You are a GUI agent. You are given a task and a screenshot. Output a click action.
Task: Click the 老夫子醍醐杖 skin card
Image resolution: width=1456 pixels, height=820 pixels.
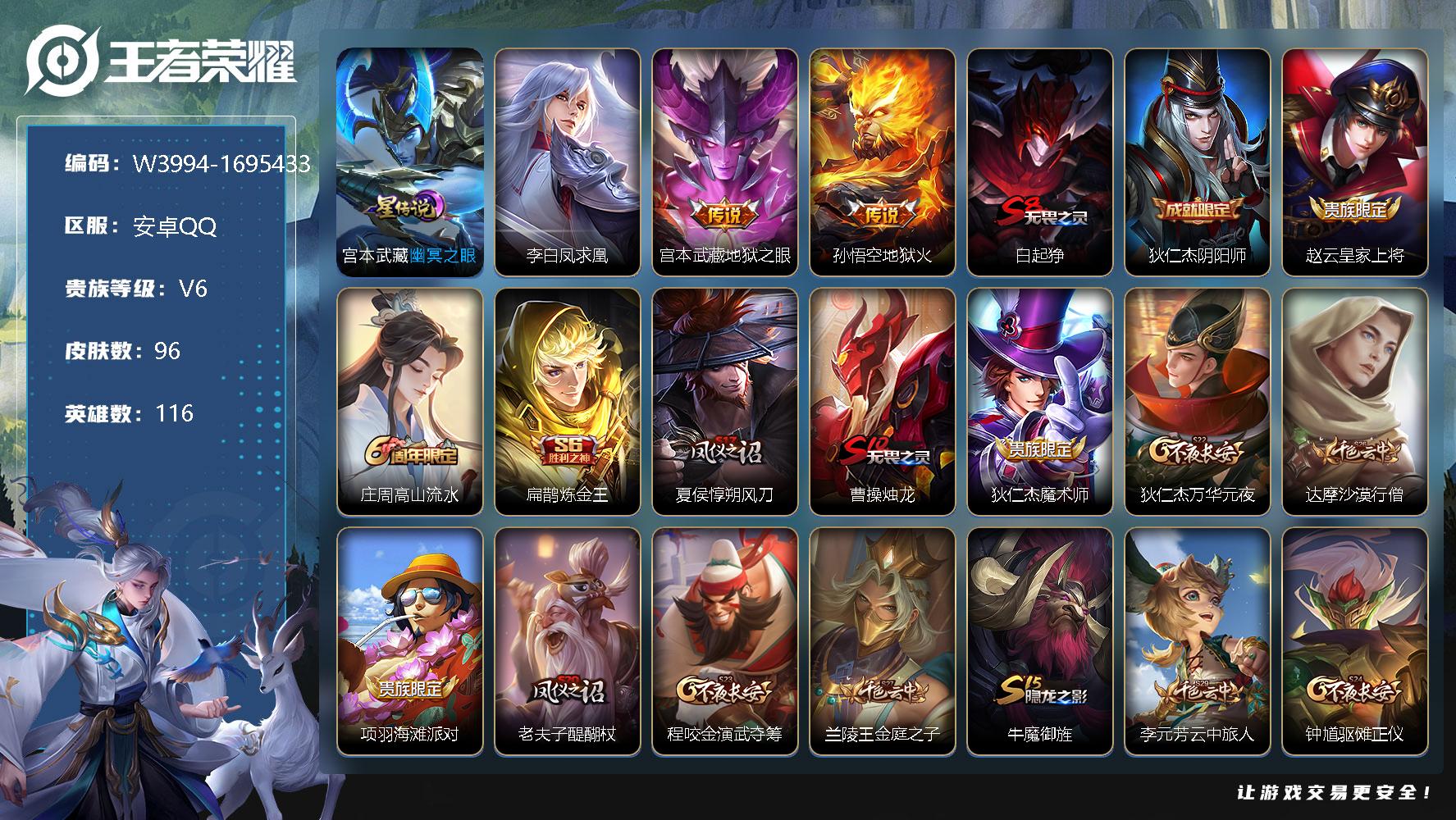(x=567, y=640)
